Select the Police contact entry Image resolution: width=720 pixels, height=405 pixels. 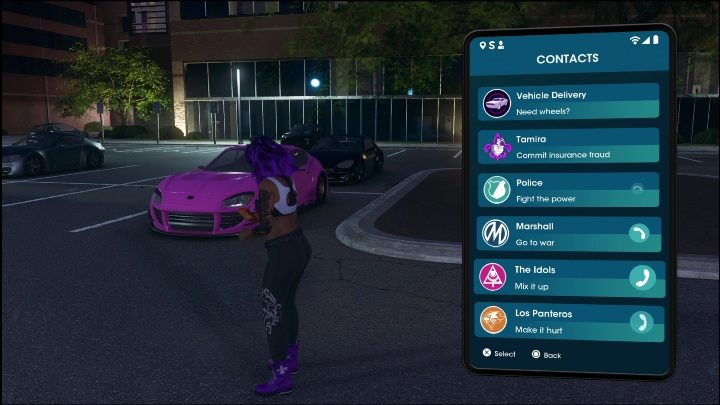(567, 191)
